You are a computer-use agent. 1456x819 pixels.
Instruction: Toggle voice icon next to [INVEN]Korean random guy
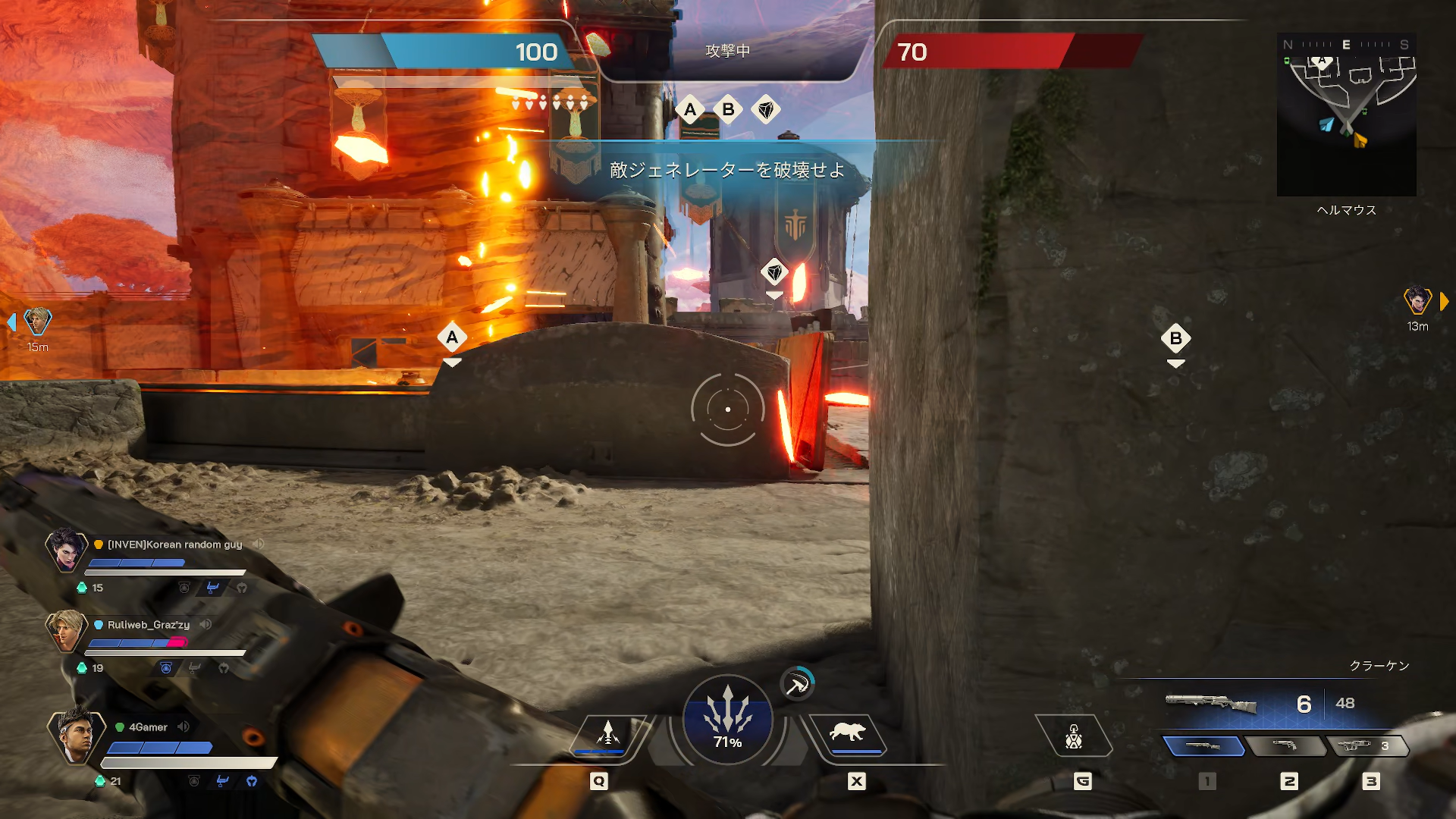[259, 544]
